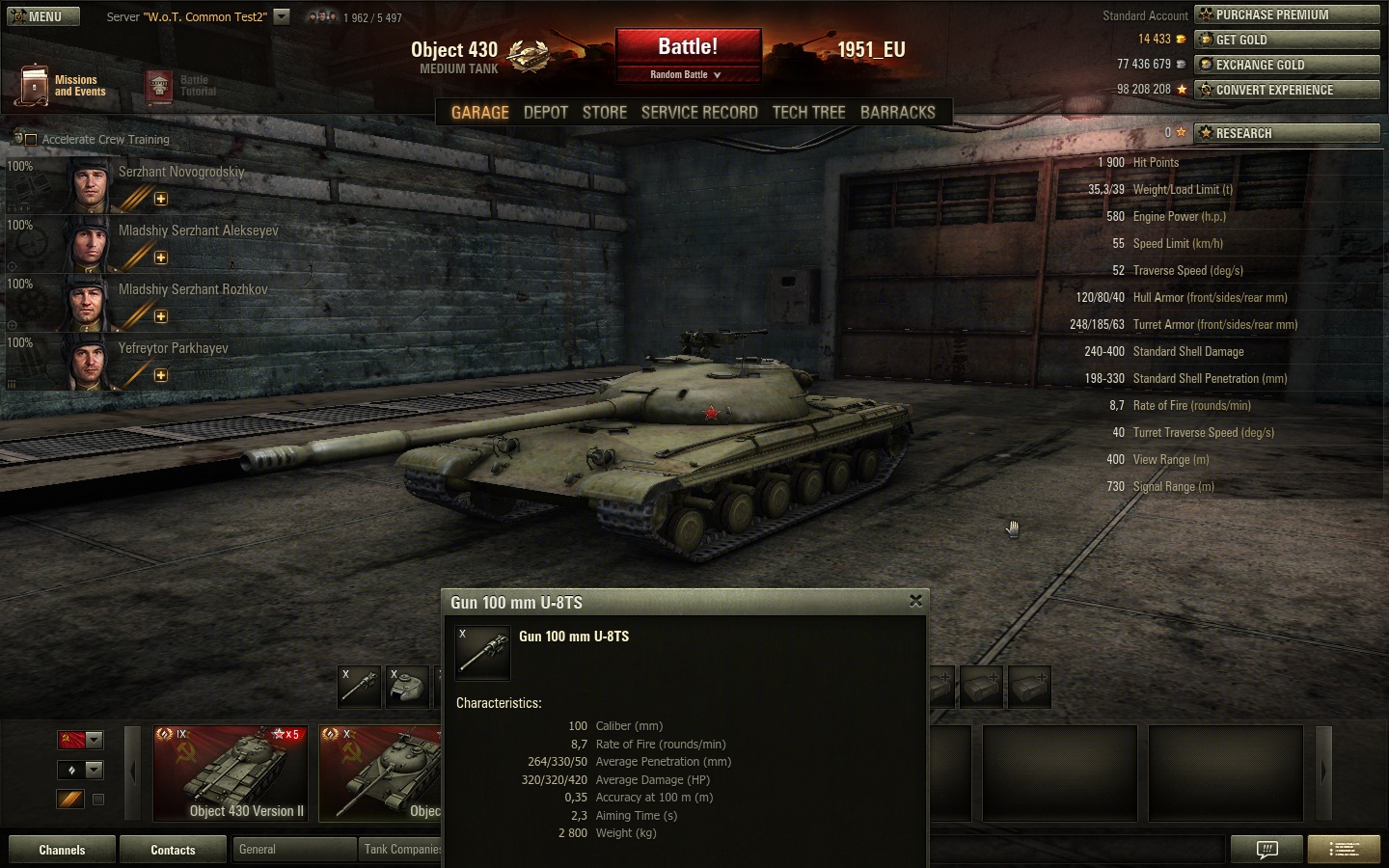The image size is (1389, 868).
Task: Select CONVERT EXPERIENCE button
Action: tap(1287, 90)
